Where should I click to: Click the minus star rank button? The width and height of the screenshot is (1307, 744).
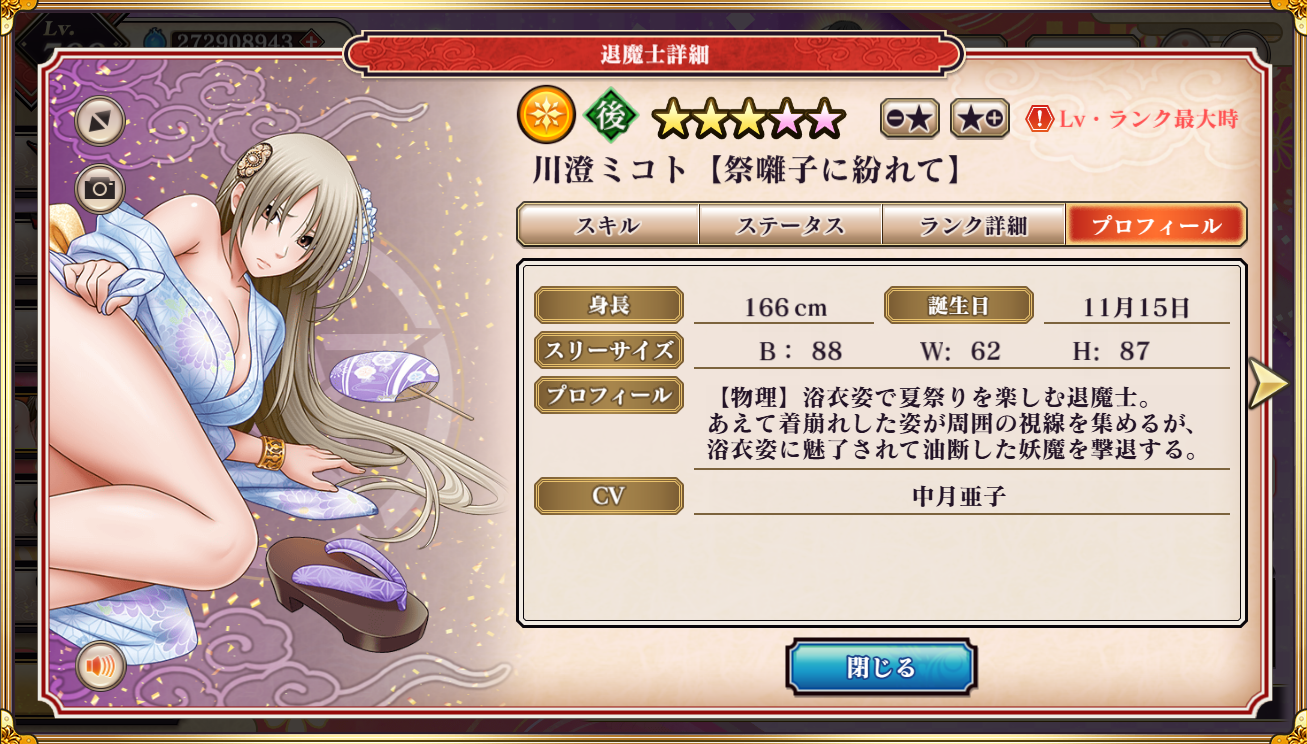(909, 119)
